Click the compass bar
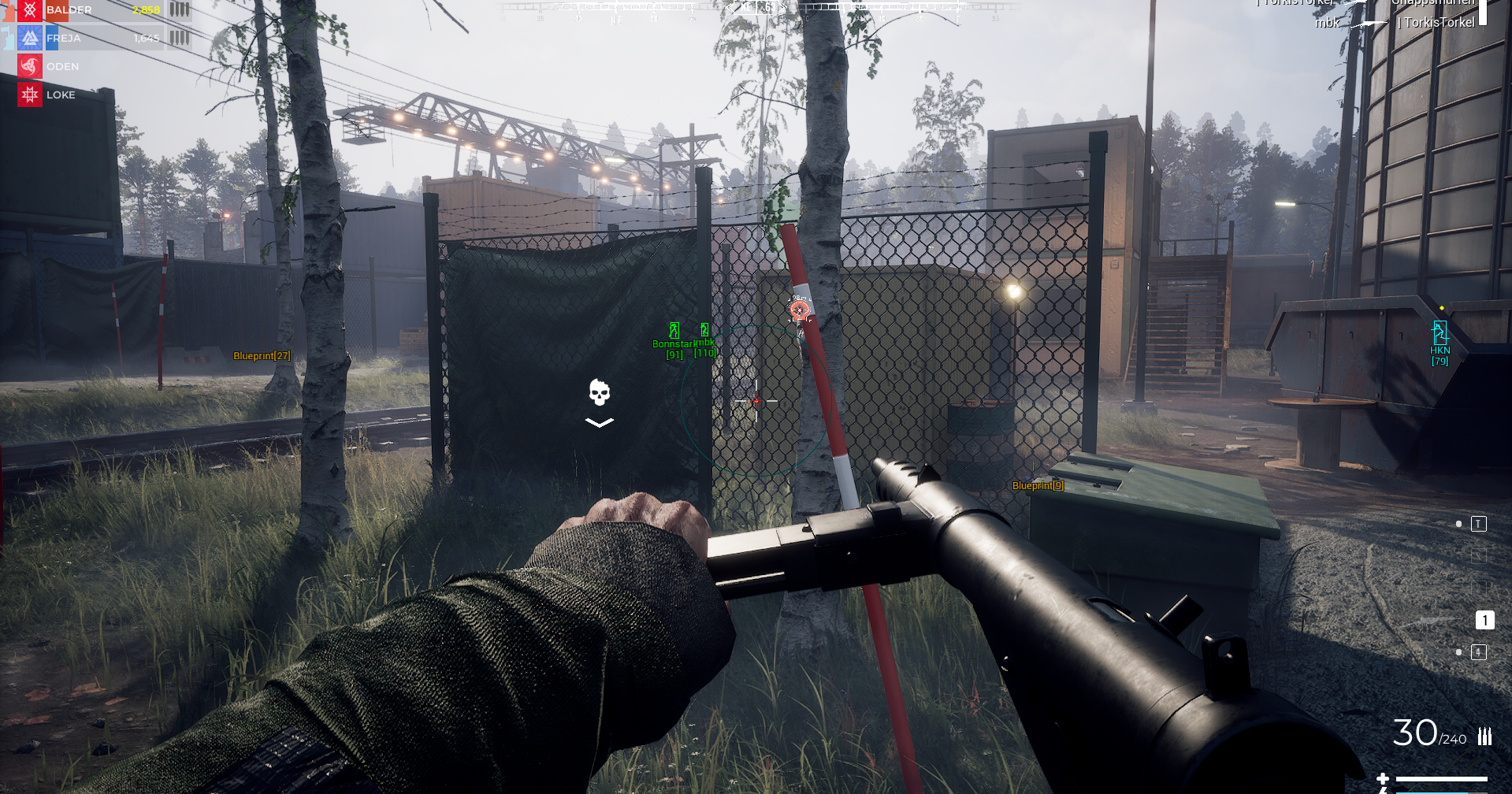This screenshot has height=794, width=1512. pyautogui.click(x=756, y=8)
